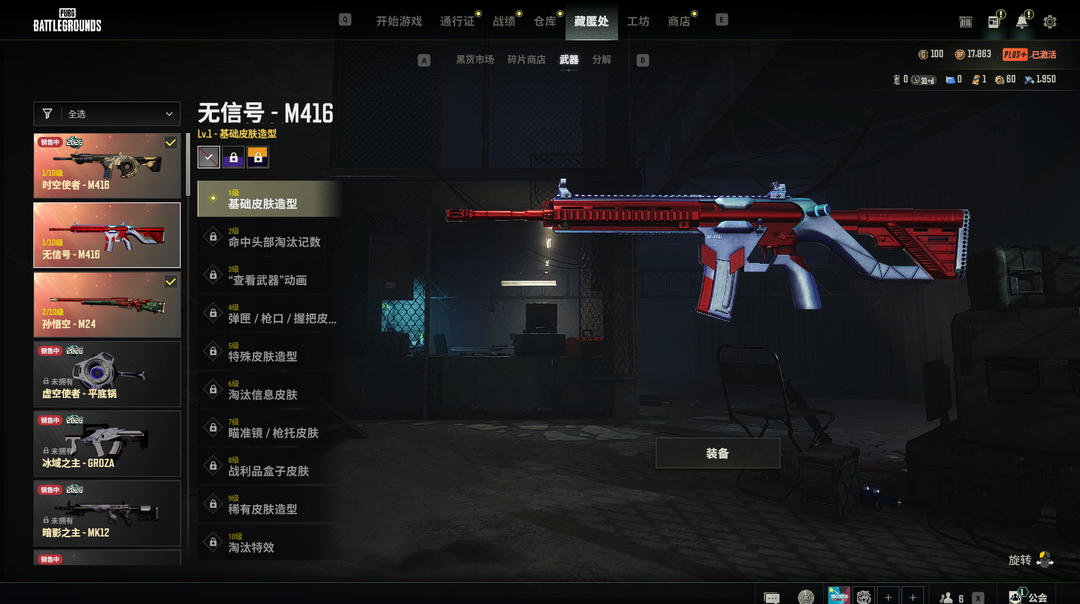The width and height of the screenshot is (1080, 604).
Task: Click the 装备 equip button
Action: pyautogui.click(x=717, y=453)
